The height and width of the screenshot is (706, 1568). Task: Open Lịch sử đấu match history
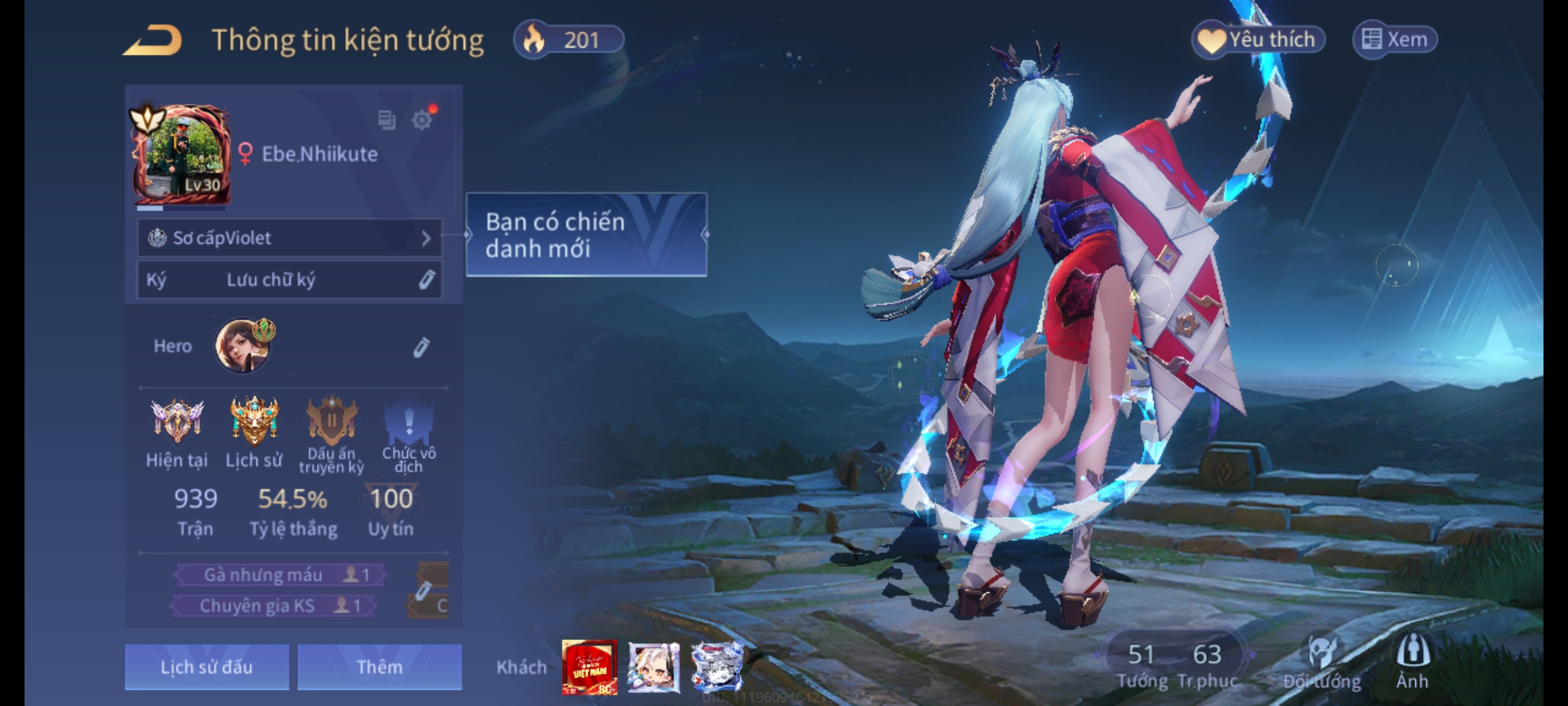coord(206,667)
